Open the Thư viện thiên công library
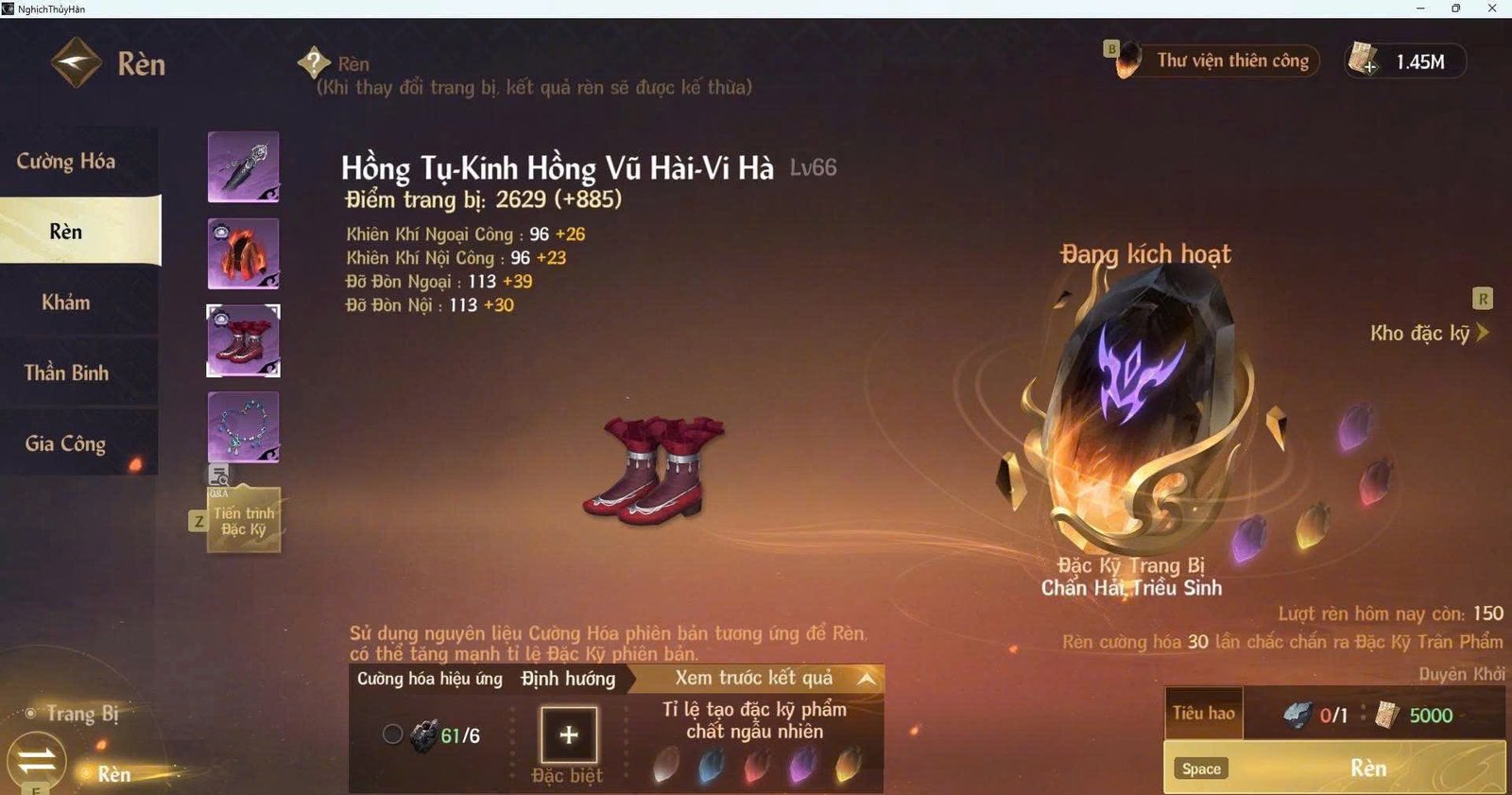 coord(1228,60)
